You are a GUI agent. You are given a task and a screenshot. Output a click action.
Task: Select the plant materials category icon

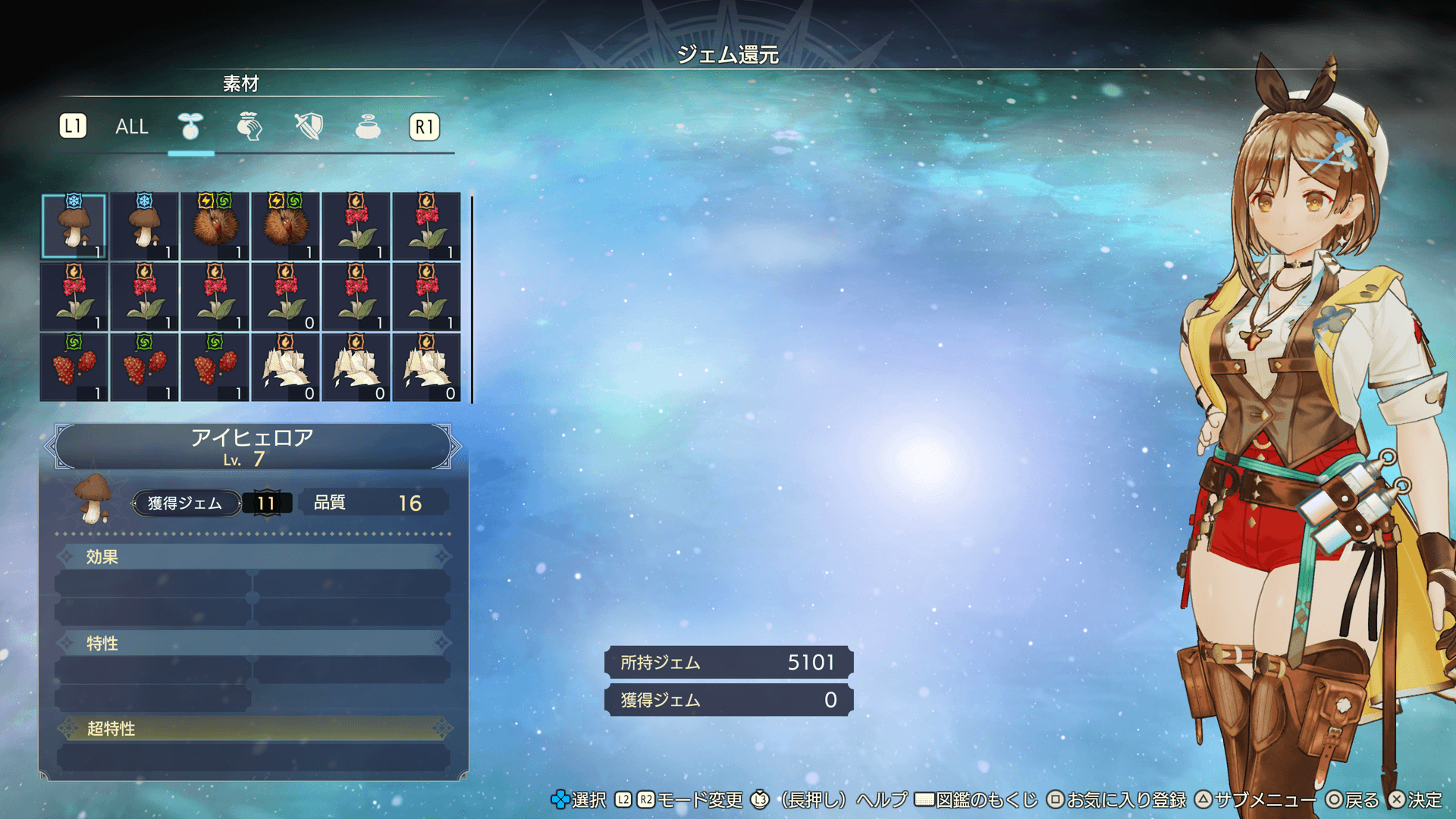click(190, 127)
